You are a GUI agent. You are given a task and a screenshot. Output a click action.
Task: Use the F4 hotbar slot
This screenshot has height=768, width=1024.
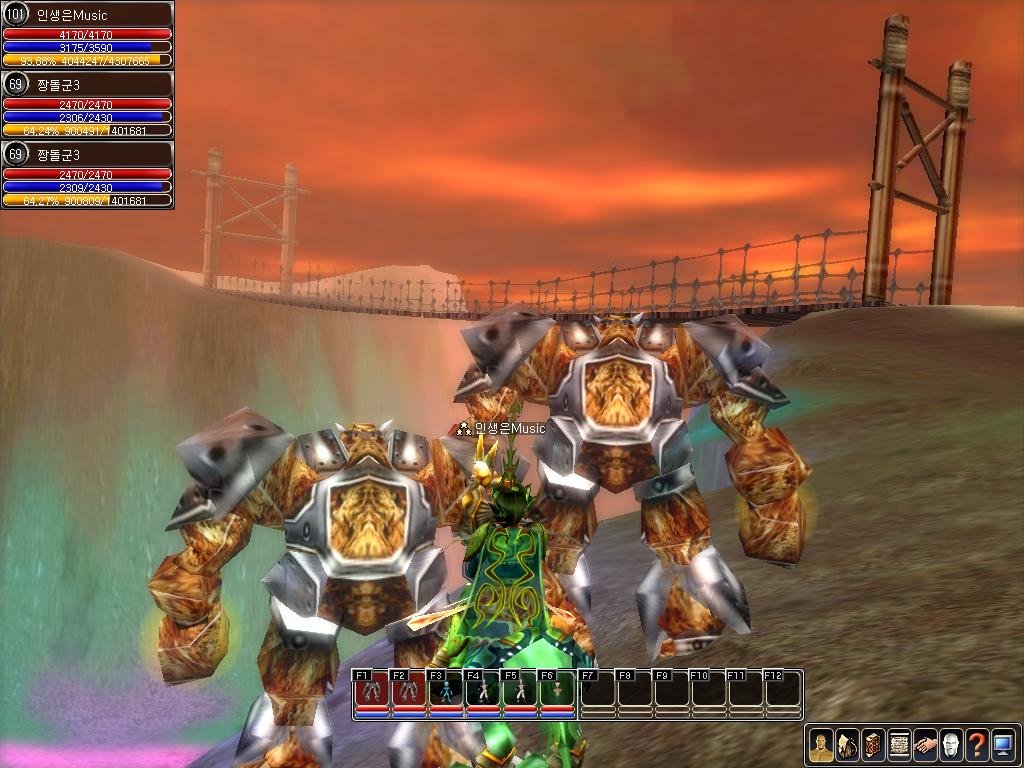point(483,691)
